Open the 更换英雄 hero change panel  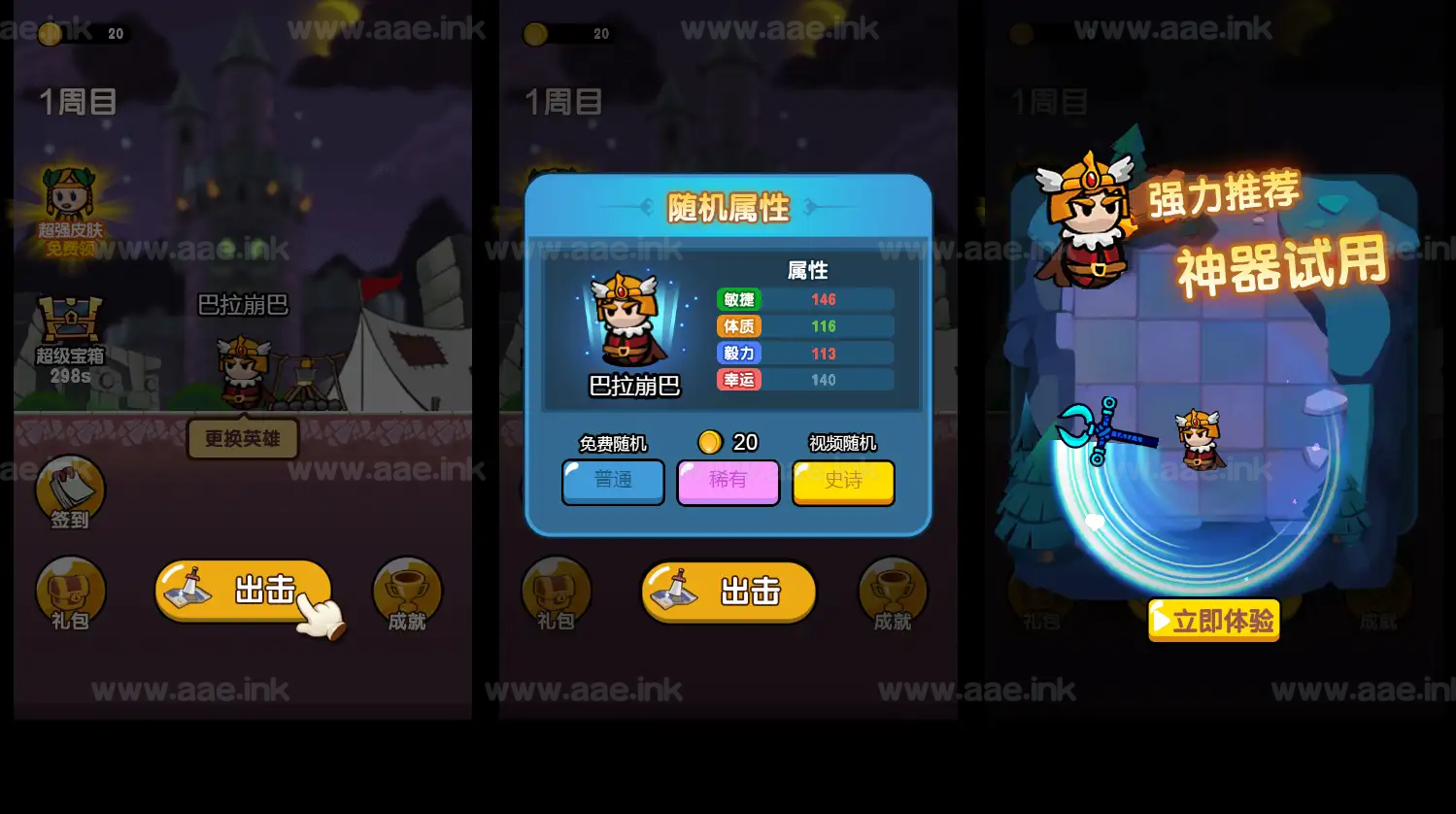click(x=242, y=439)
